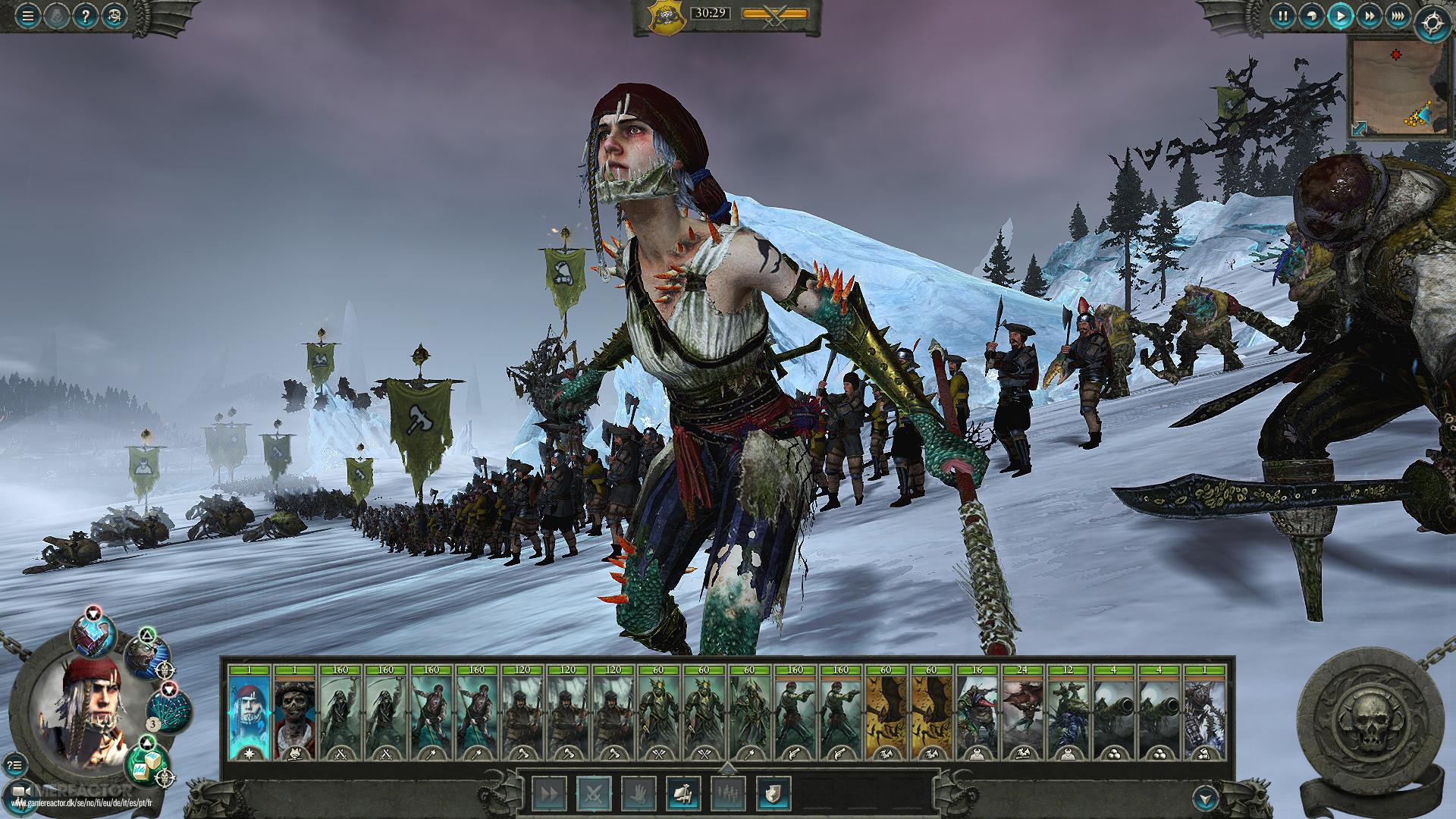Click the banner orders icon in battle controls
Screen dimensions: 1456x819
685,792
